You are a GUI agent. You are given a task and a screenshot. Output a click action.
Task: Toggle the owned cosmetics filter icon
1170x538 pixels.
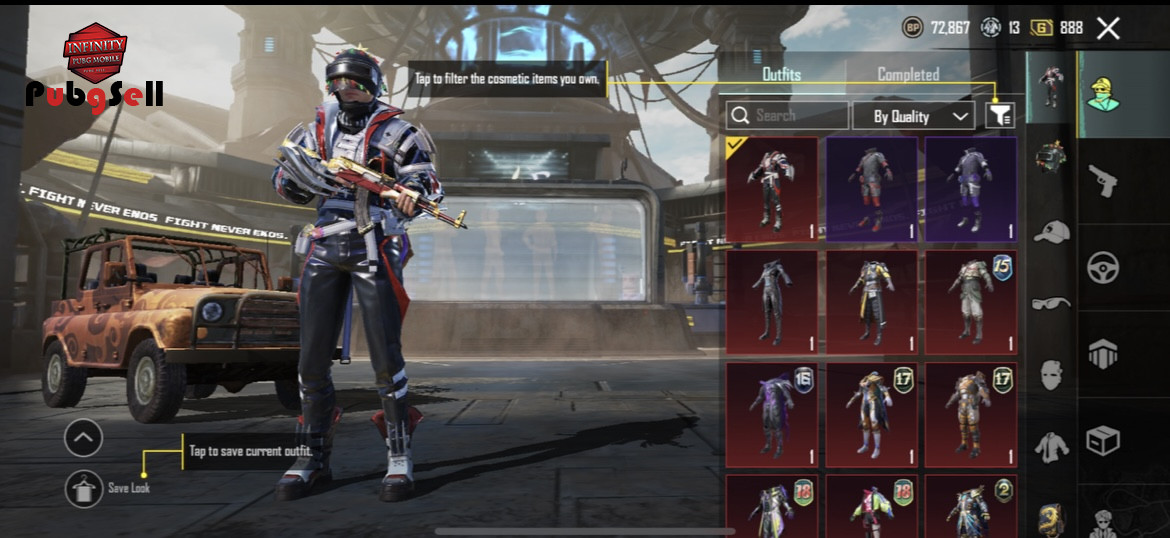click(999, 116)
